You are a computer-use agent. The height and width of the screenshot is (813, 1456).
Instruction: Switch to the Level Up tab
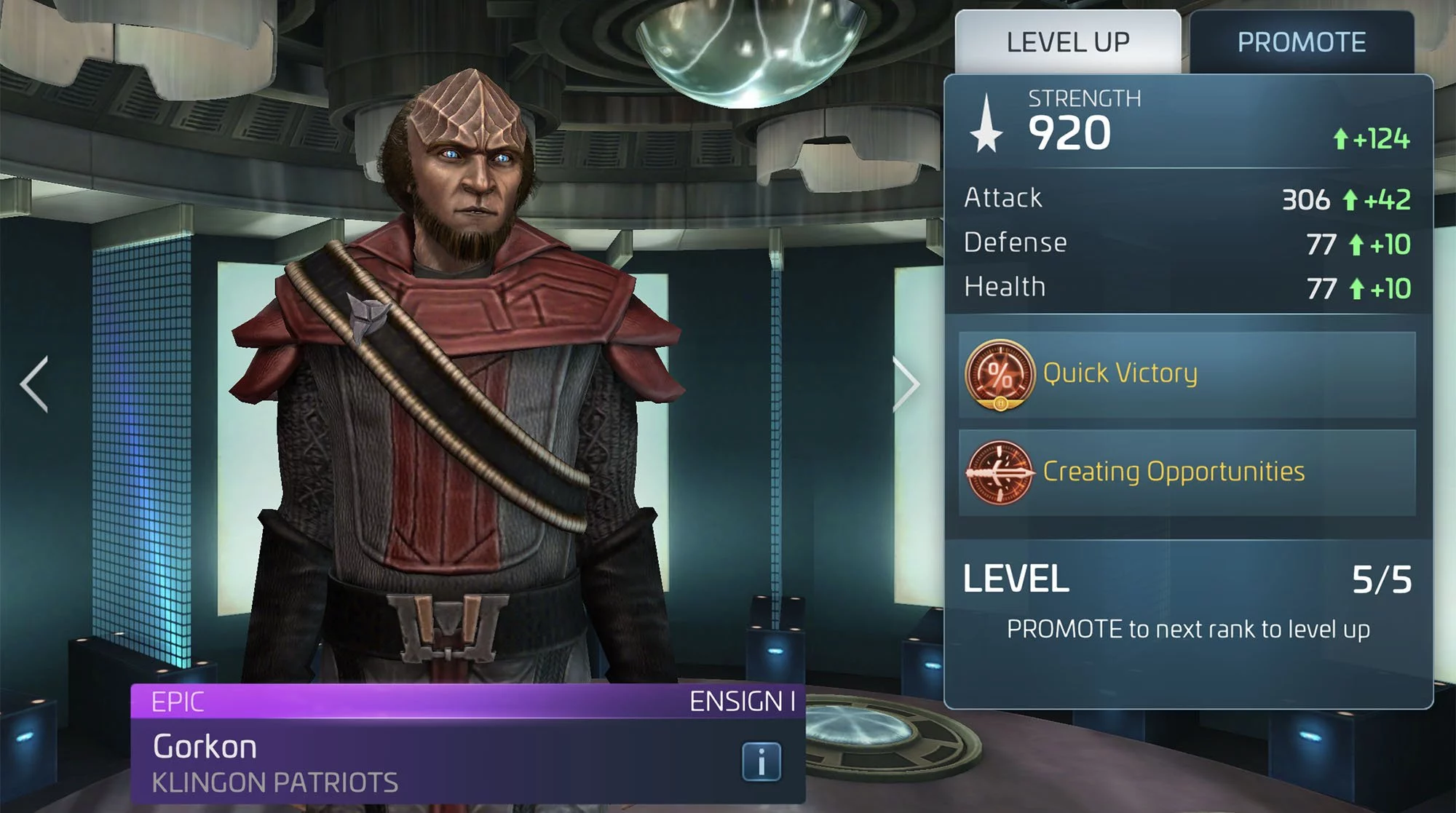[1067, 42]
